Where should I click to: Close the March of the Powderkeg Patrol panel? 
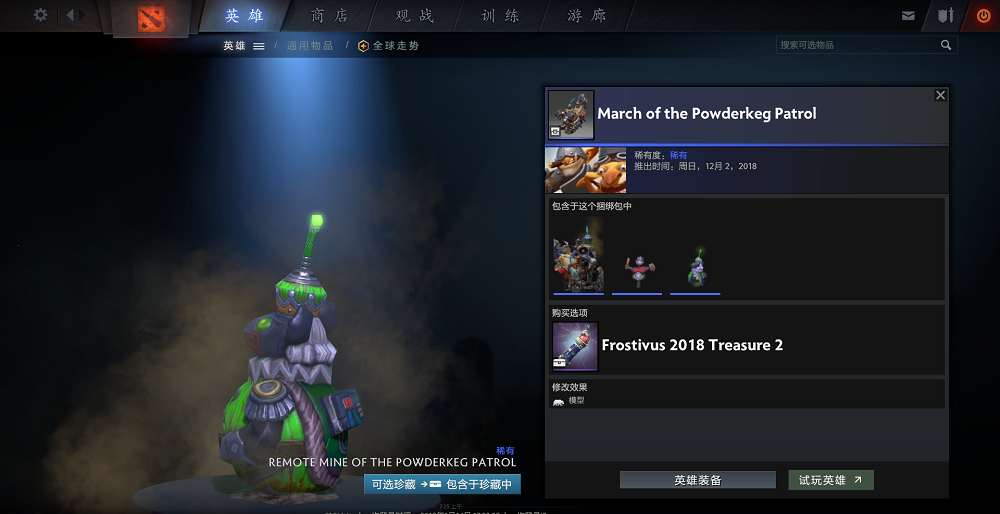(x=940, y=95)
